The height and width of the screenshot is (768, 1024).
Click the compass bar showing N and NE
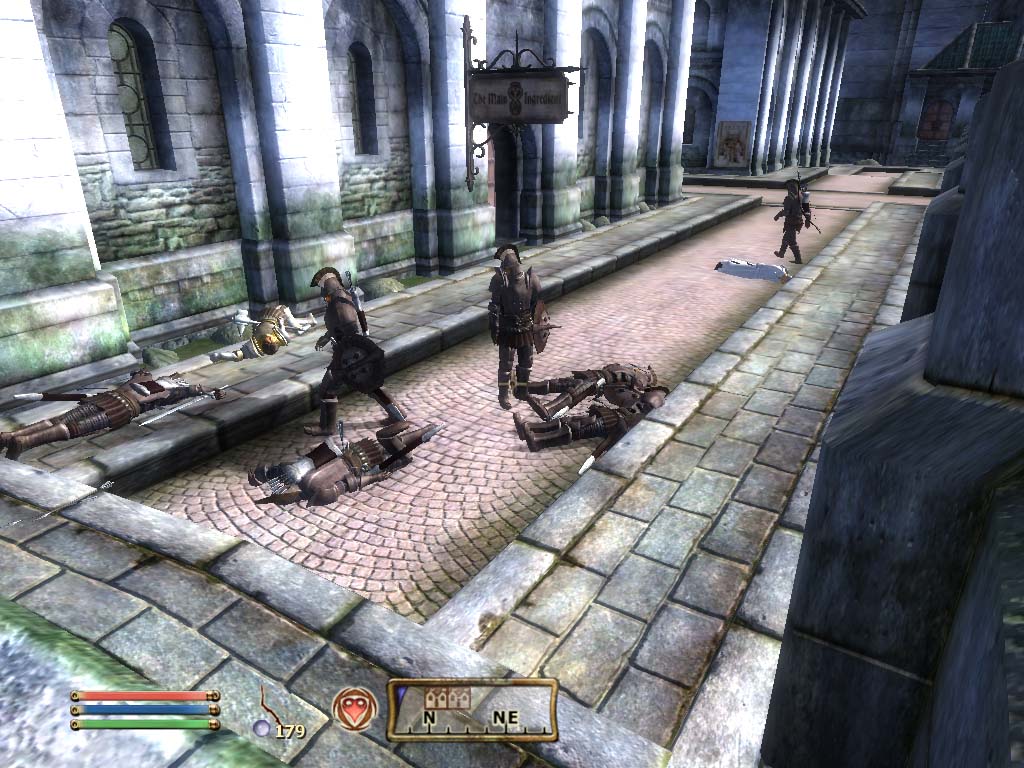[473, 710]
